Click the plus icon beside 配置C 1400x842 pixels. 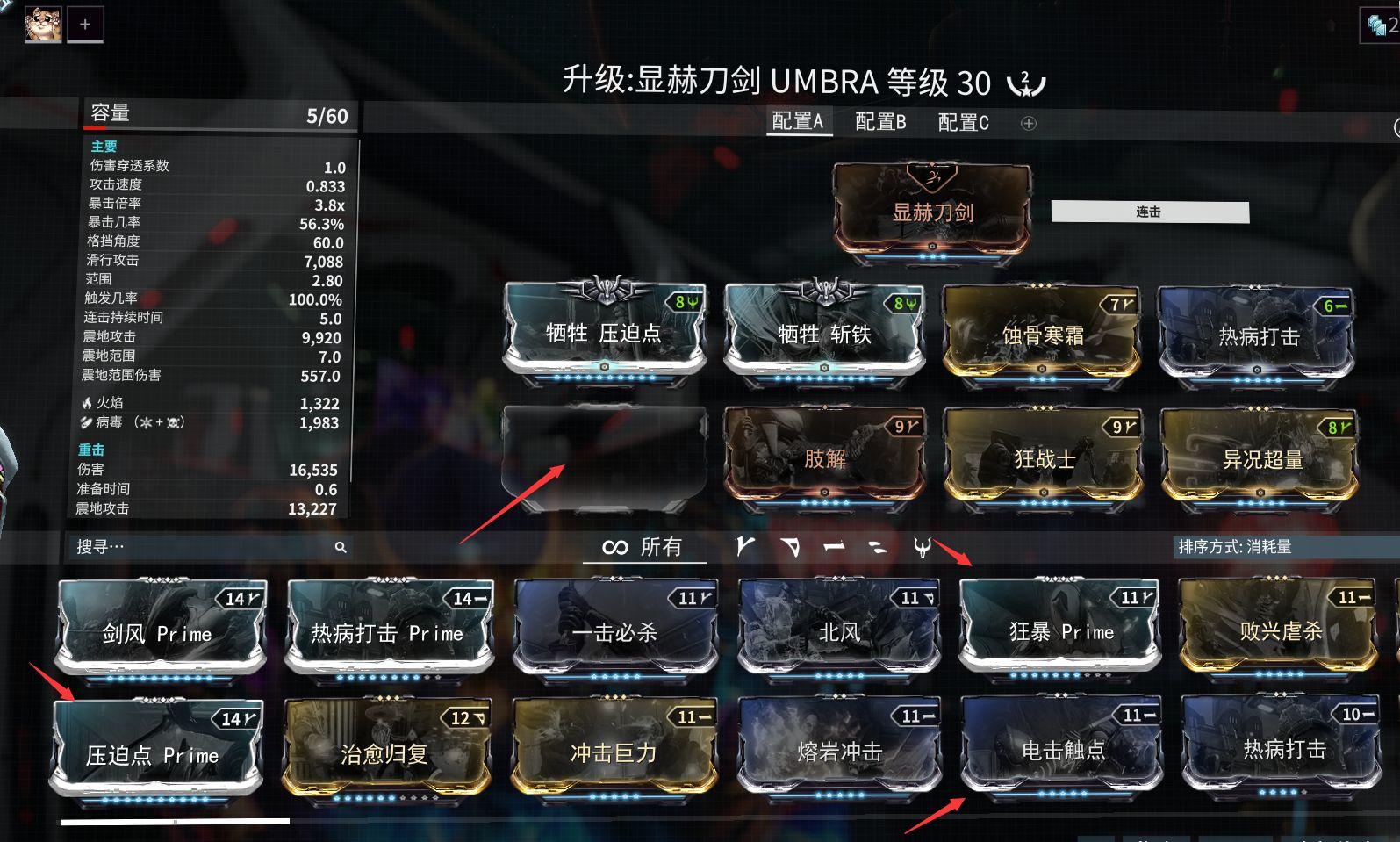coord(1027,123)
